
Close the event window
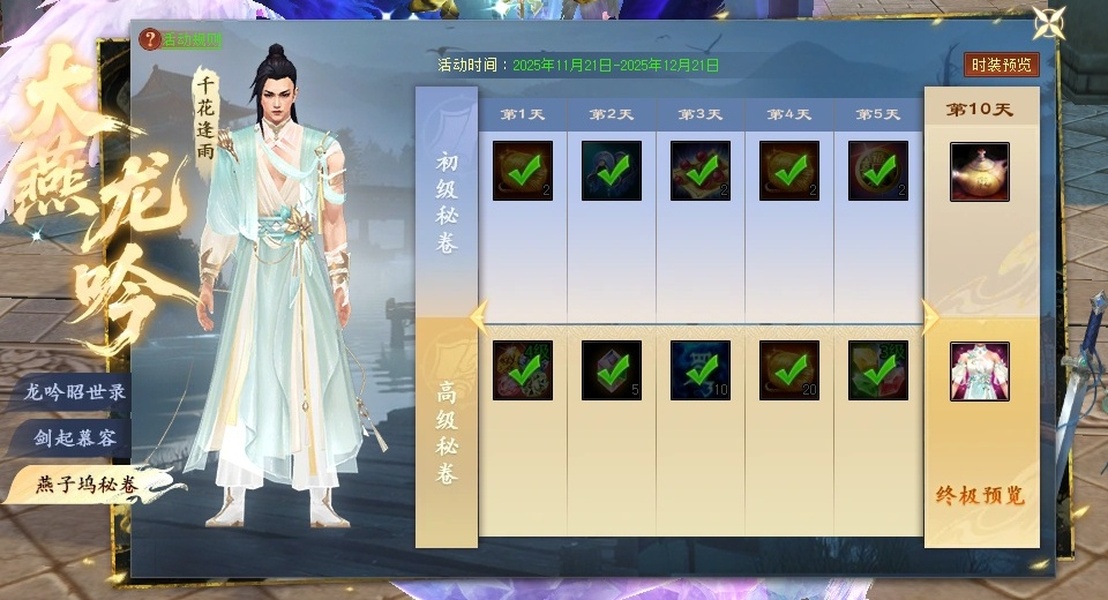[x=1049, y=23]
